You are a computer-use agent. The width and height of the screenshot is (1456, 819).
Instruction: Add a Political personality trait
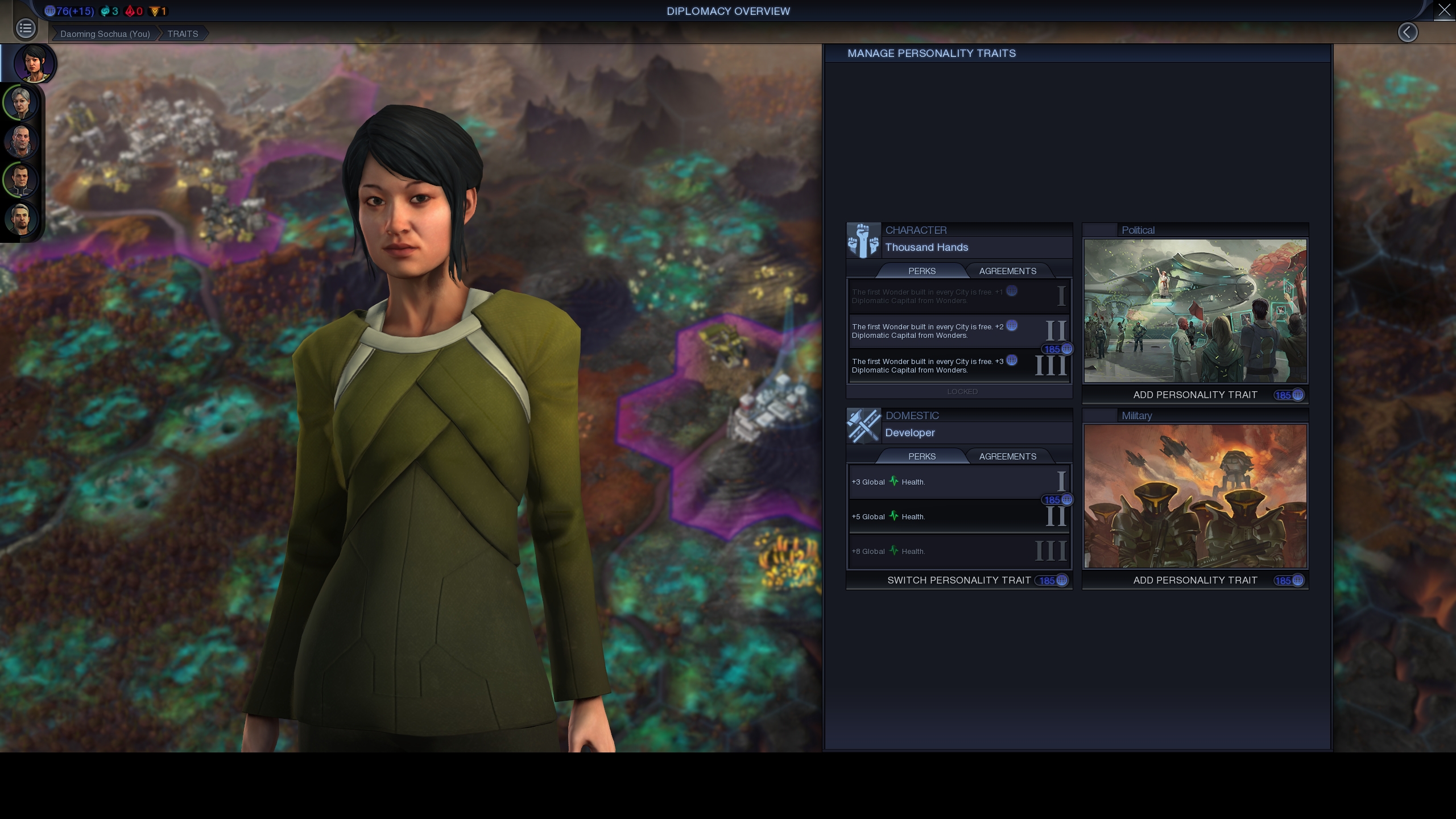1195,395
